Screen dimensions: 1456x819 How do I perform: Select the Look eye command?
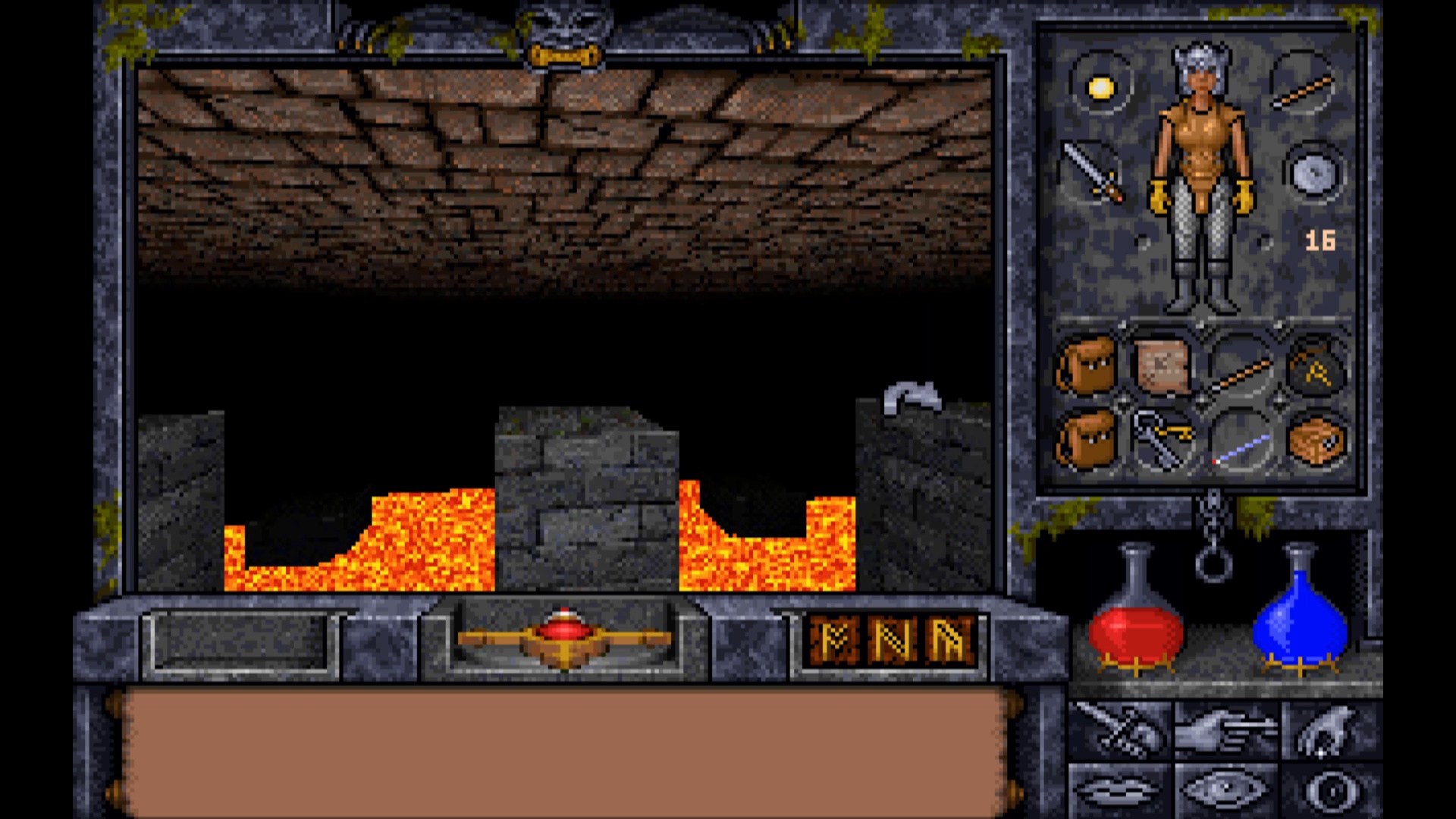(1225, 791)
